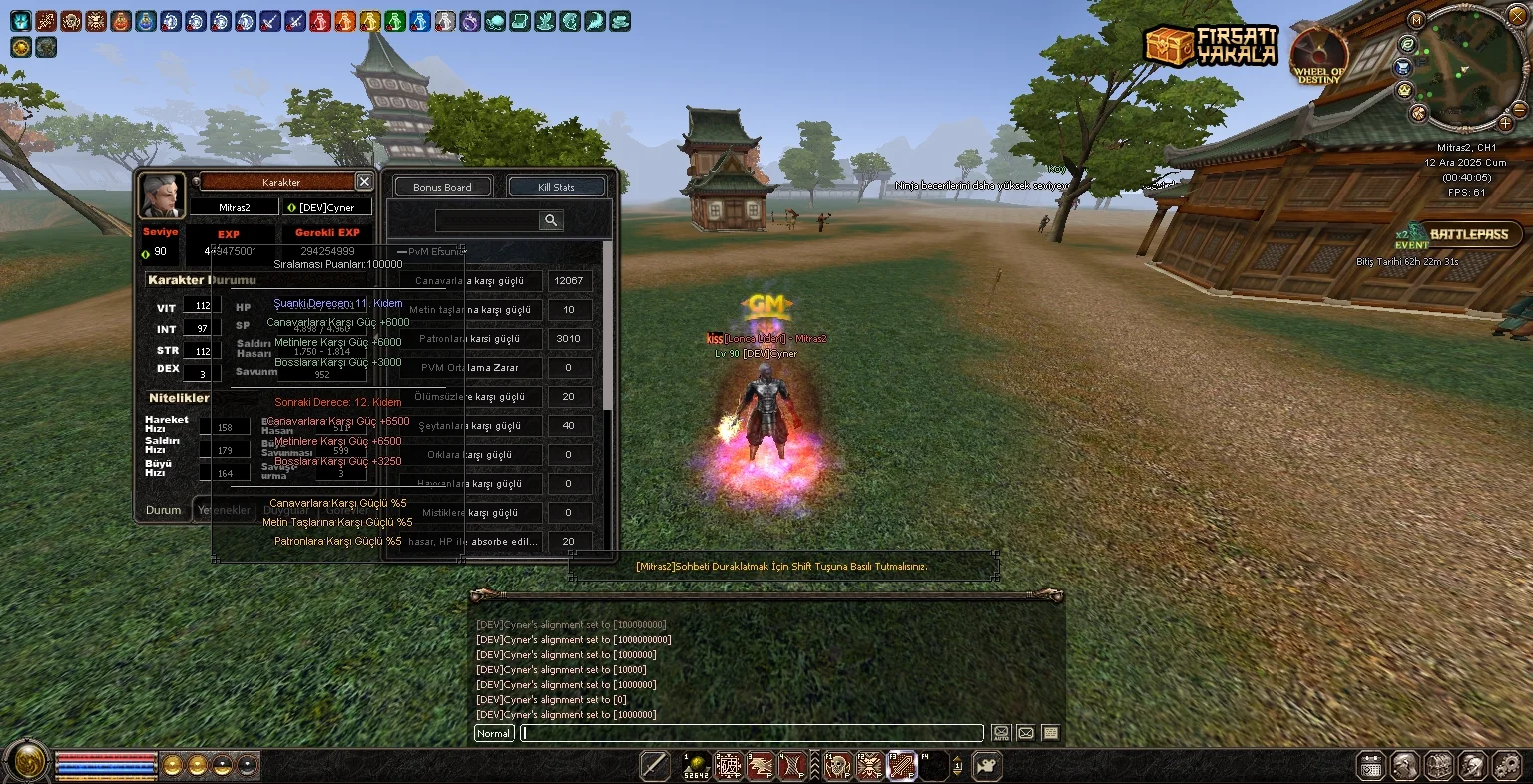The image size is (1533, 784).
Task: Change the Normal chat mode selector
Action: 493,733
